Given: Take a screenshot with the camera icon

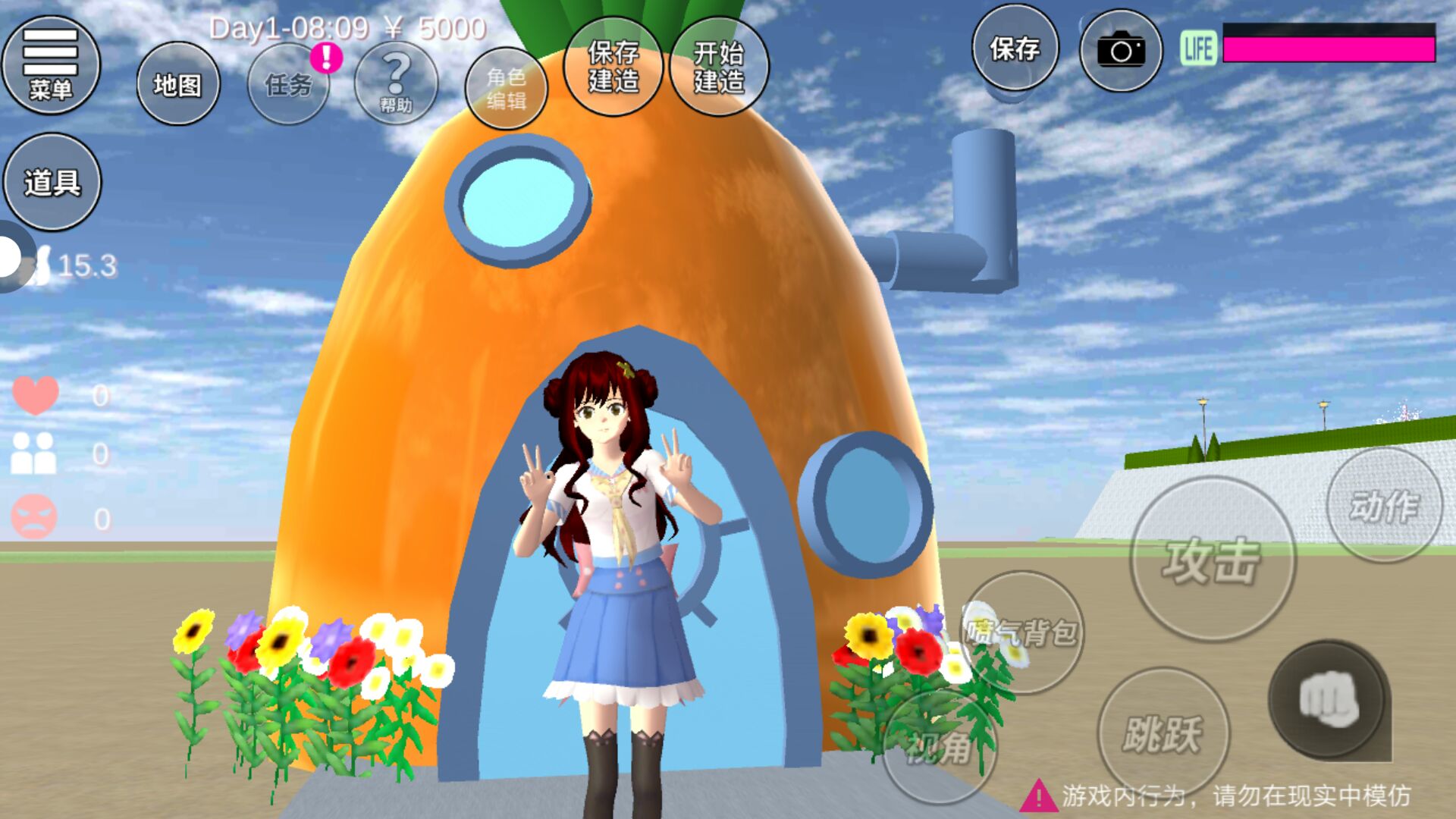Looking at the screenshot, I should point(1121,51).
